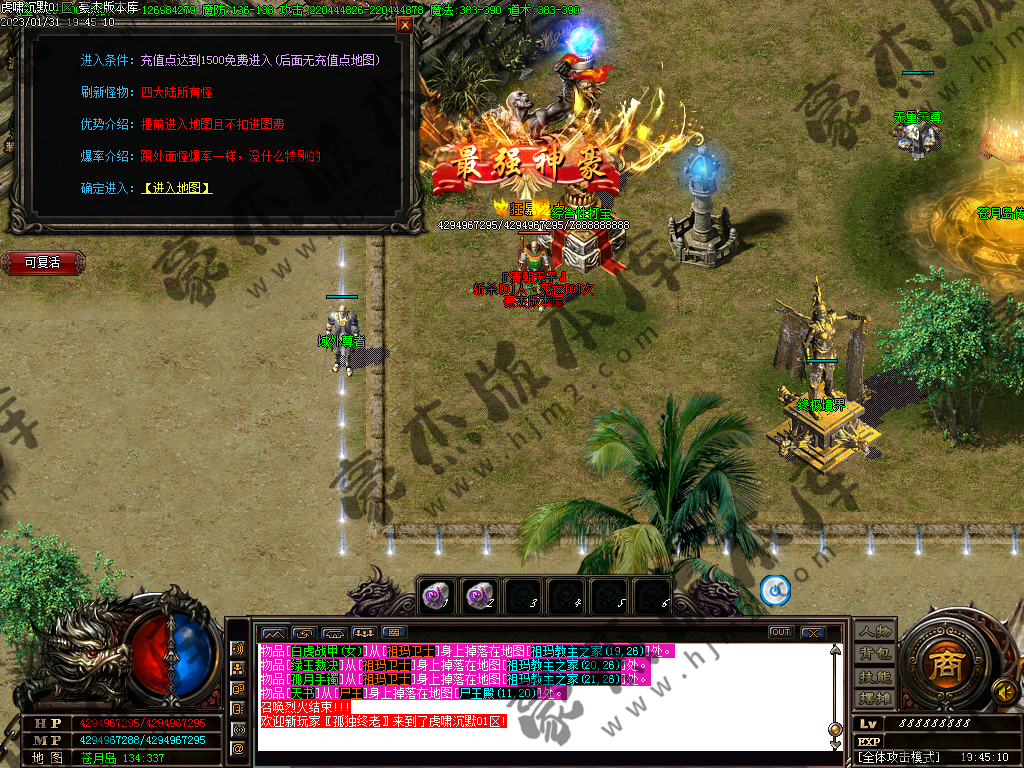Open the 人物 character panel
The width and height of the screenshot is (1024, 768).
(874, 632)
